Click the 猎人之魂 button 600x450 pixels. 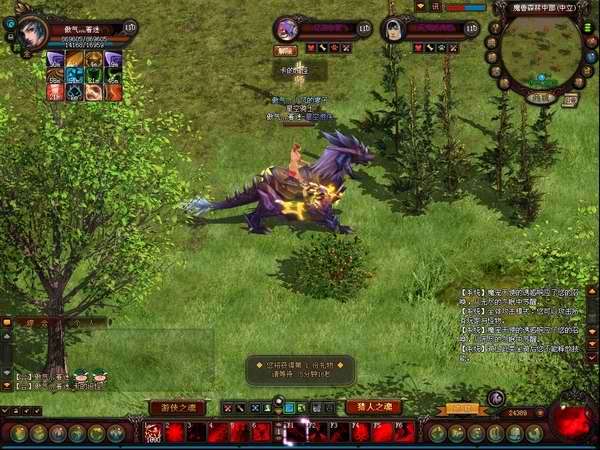click(373, 407)
